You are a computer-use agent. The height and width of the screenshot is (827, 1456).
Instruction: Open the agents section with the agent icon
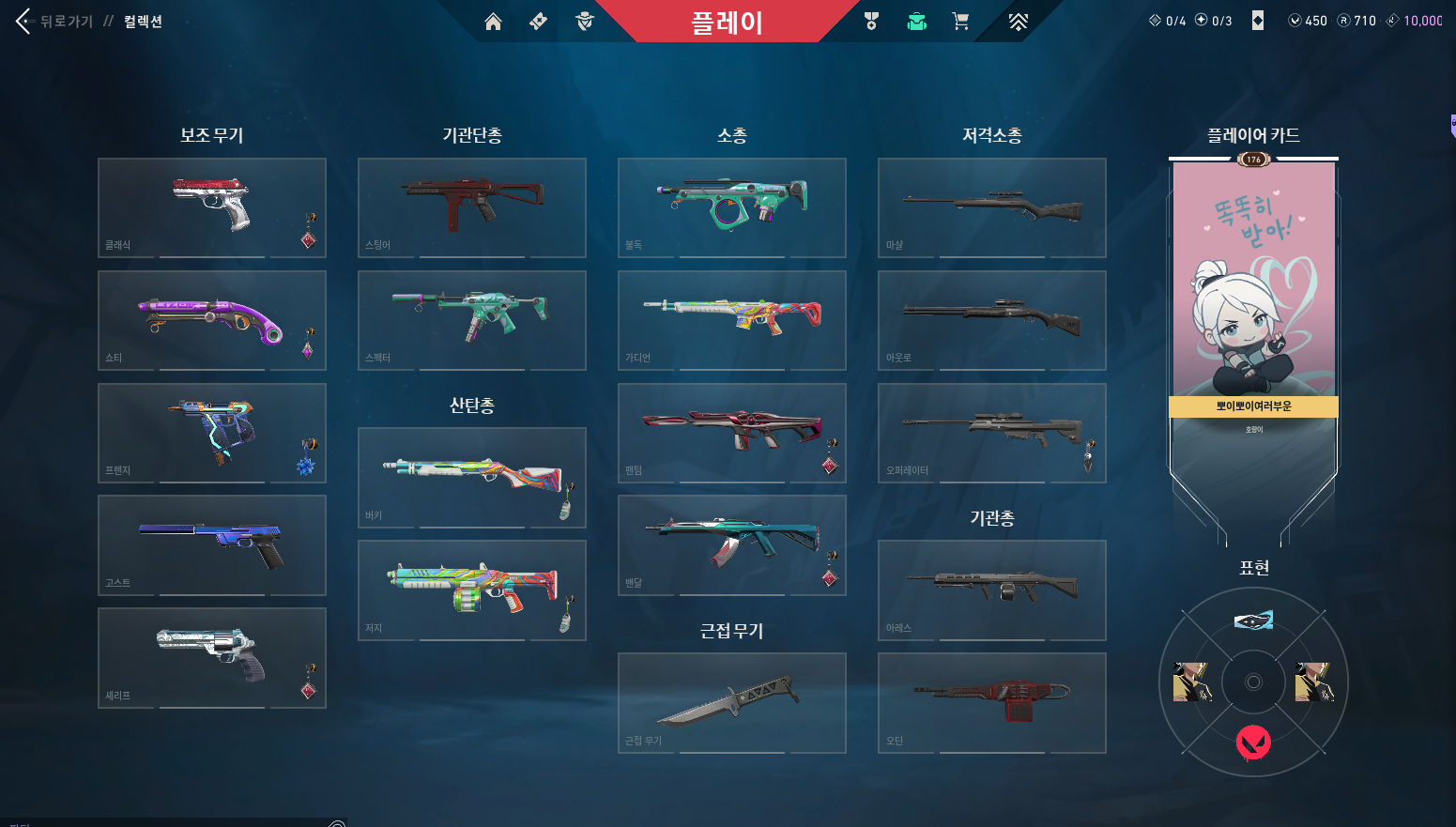(x=584, y=20)
